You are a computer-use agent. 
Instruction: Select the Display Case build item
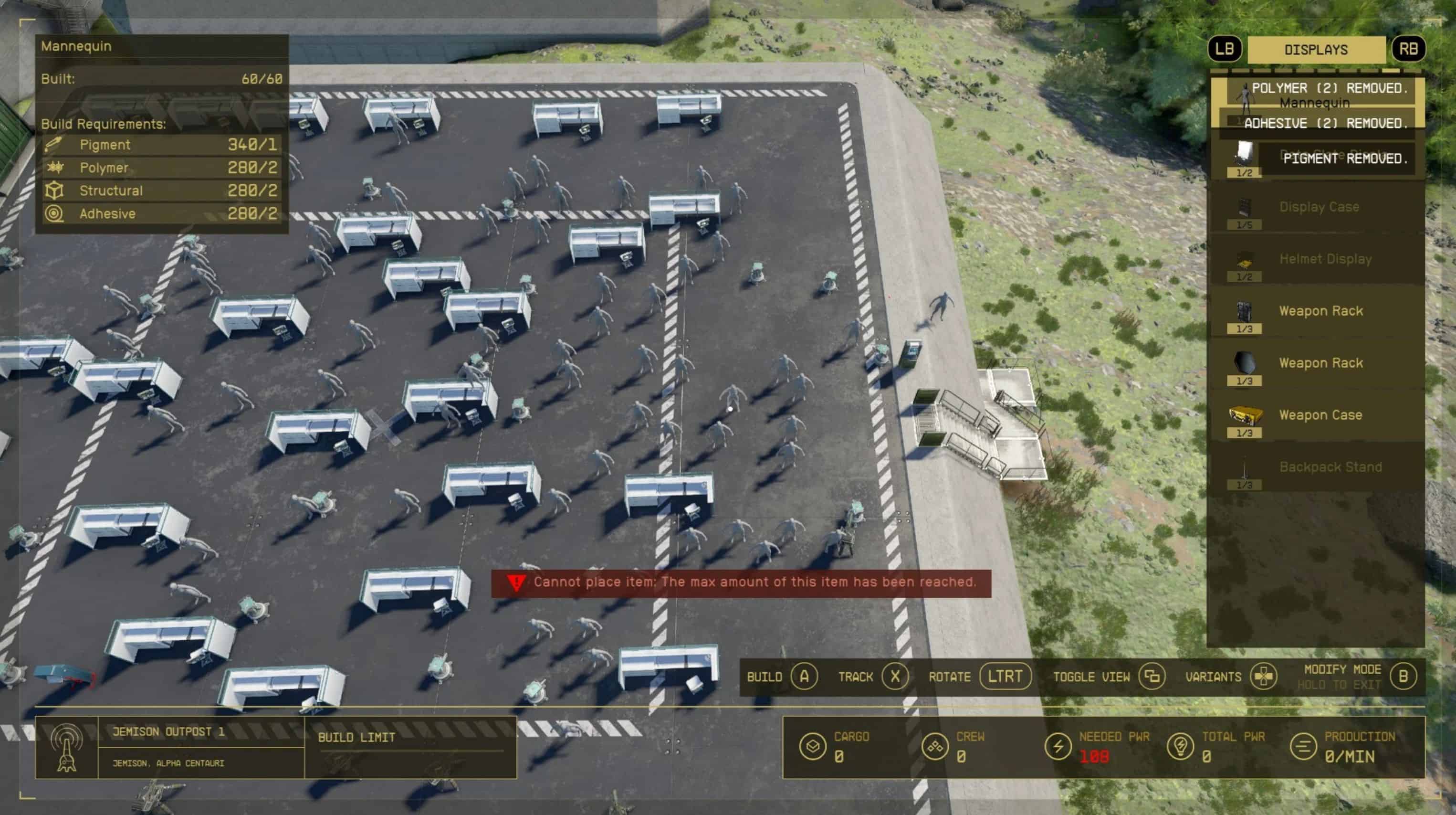[1318, 208]
